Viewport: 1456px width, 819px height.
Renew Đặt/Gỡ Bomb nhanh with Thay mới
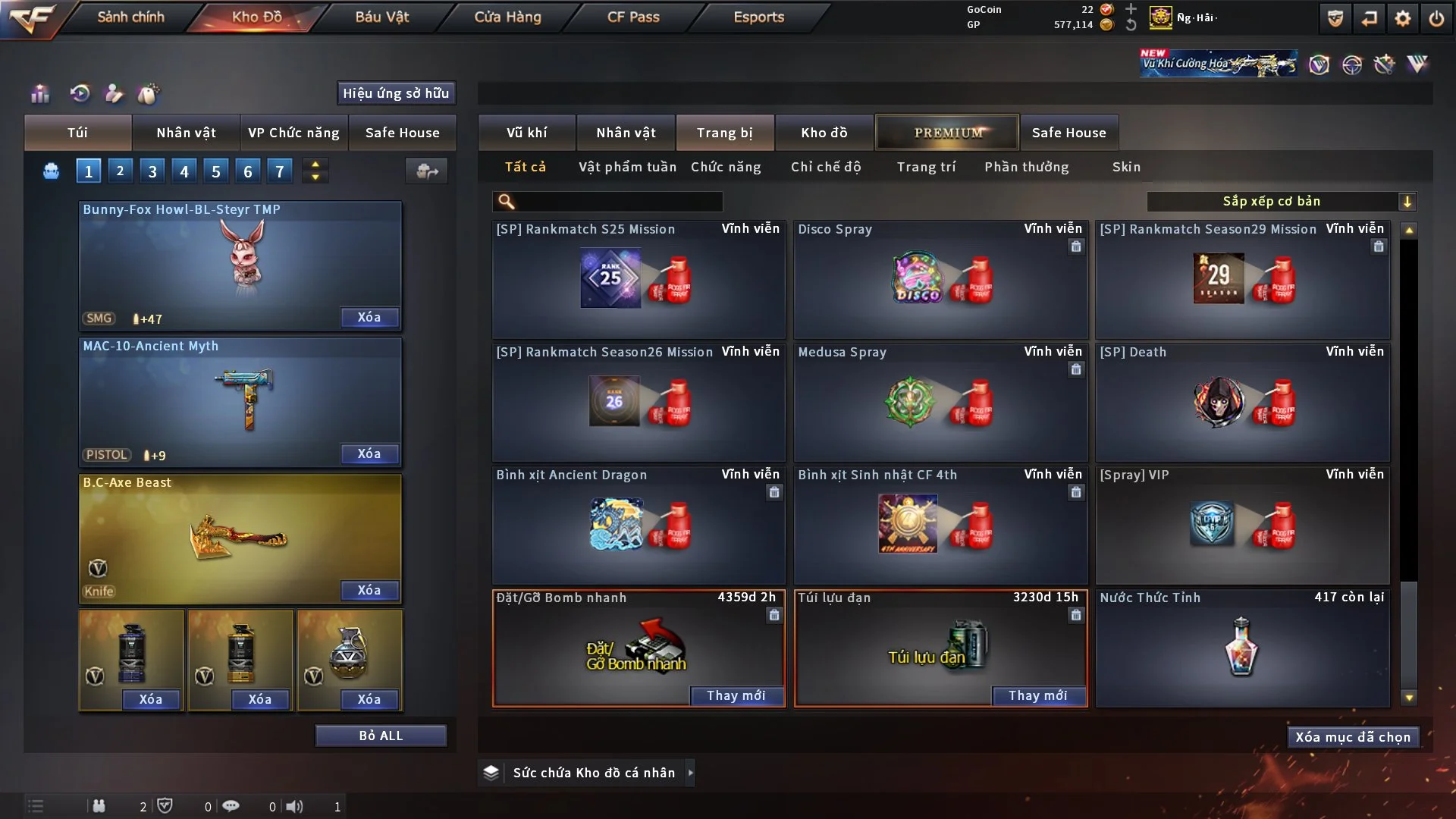click(x=736, y=695)
